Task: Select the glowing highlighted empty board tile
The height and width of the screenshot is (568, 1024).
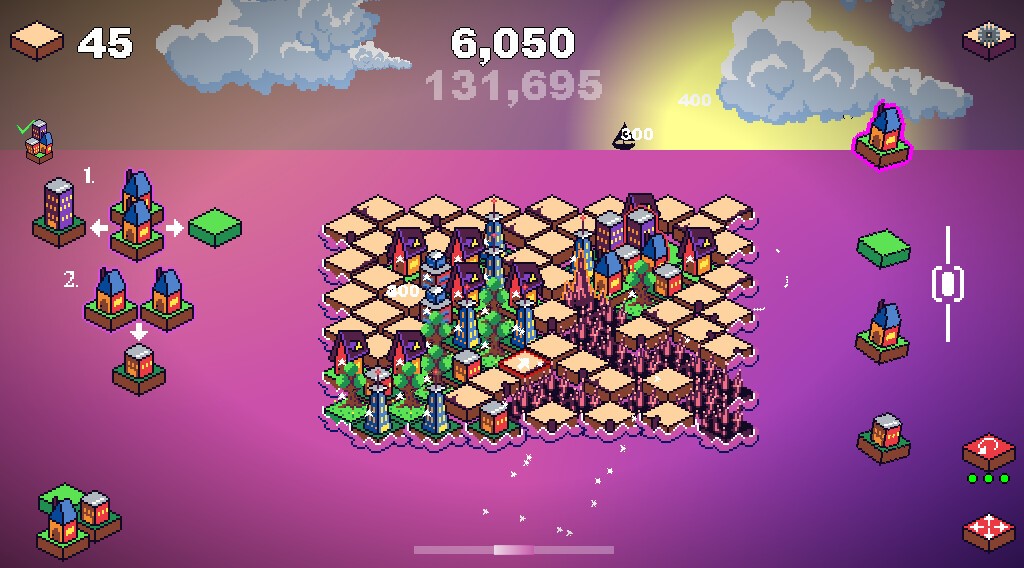Action: point(524,363)
